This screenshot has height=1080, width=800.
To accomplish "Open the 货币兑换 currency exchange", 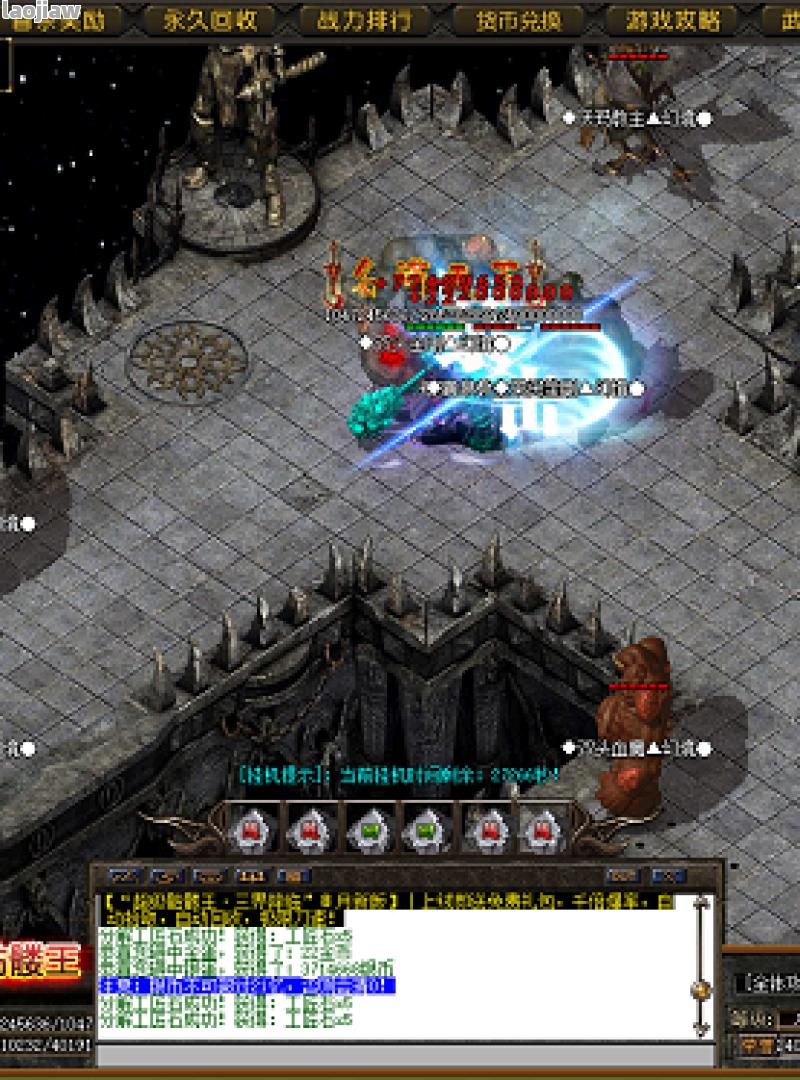I will pos(517,20).
